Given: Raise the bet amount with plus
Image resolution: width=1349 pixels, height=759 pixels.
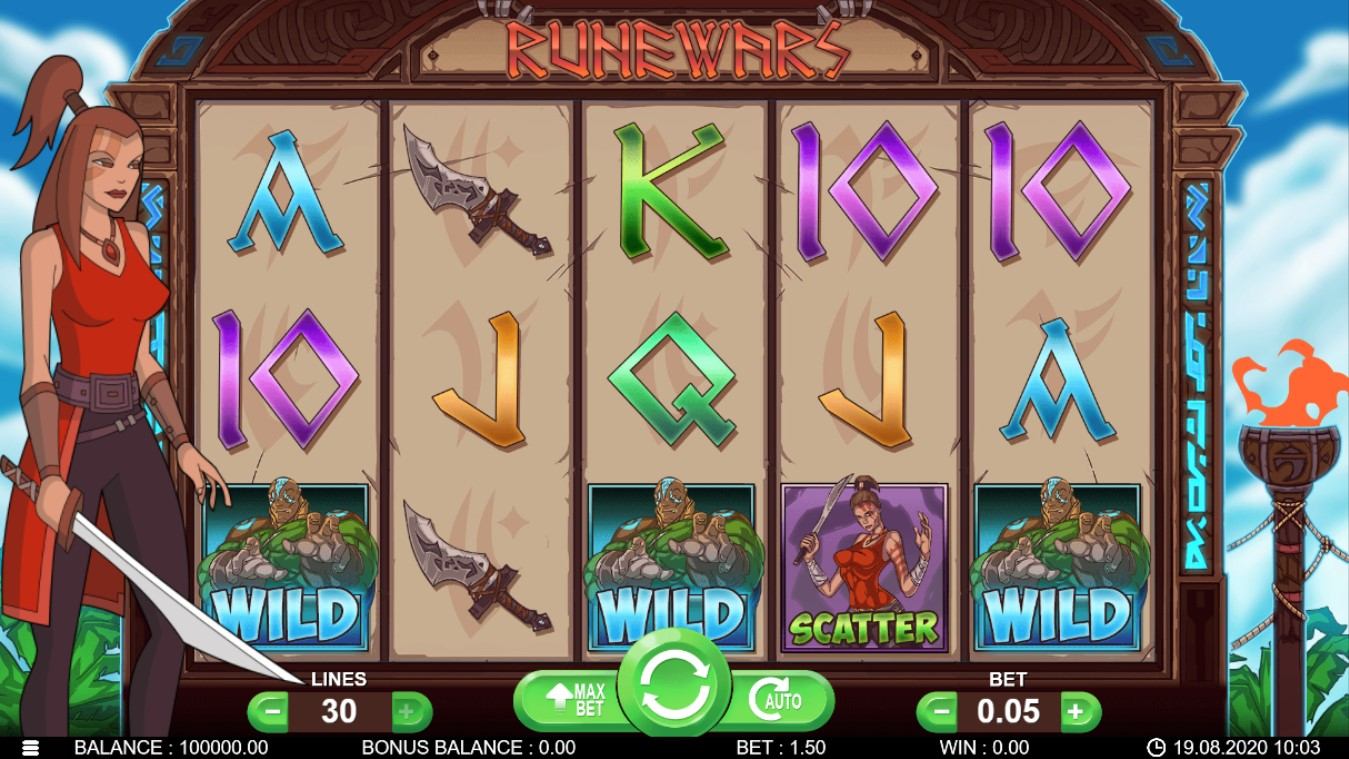Looking at the screenshot, I should (x=1076, y=712).
